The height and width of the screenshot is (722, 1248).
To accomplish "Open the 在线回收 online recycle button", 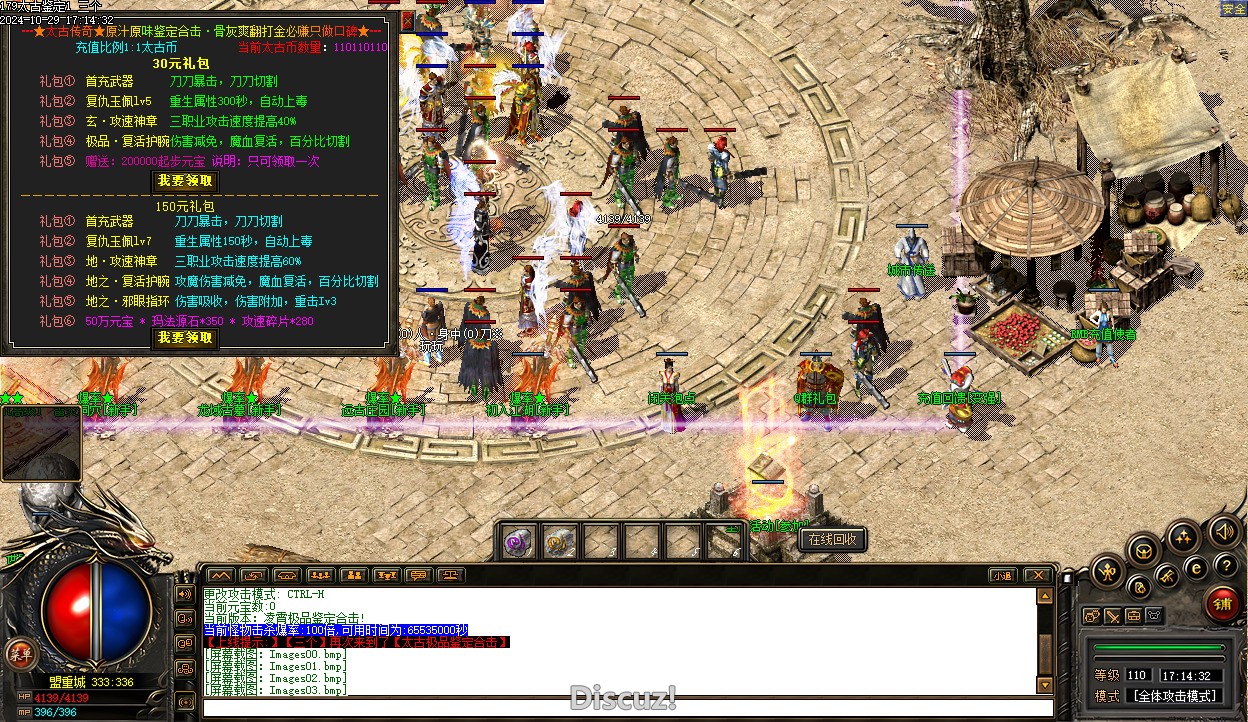I will pyautogui.click(x=832, y=539).
